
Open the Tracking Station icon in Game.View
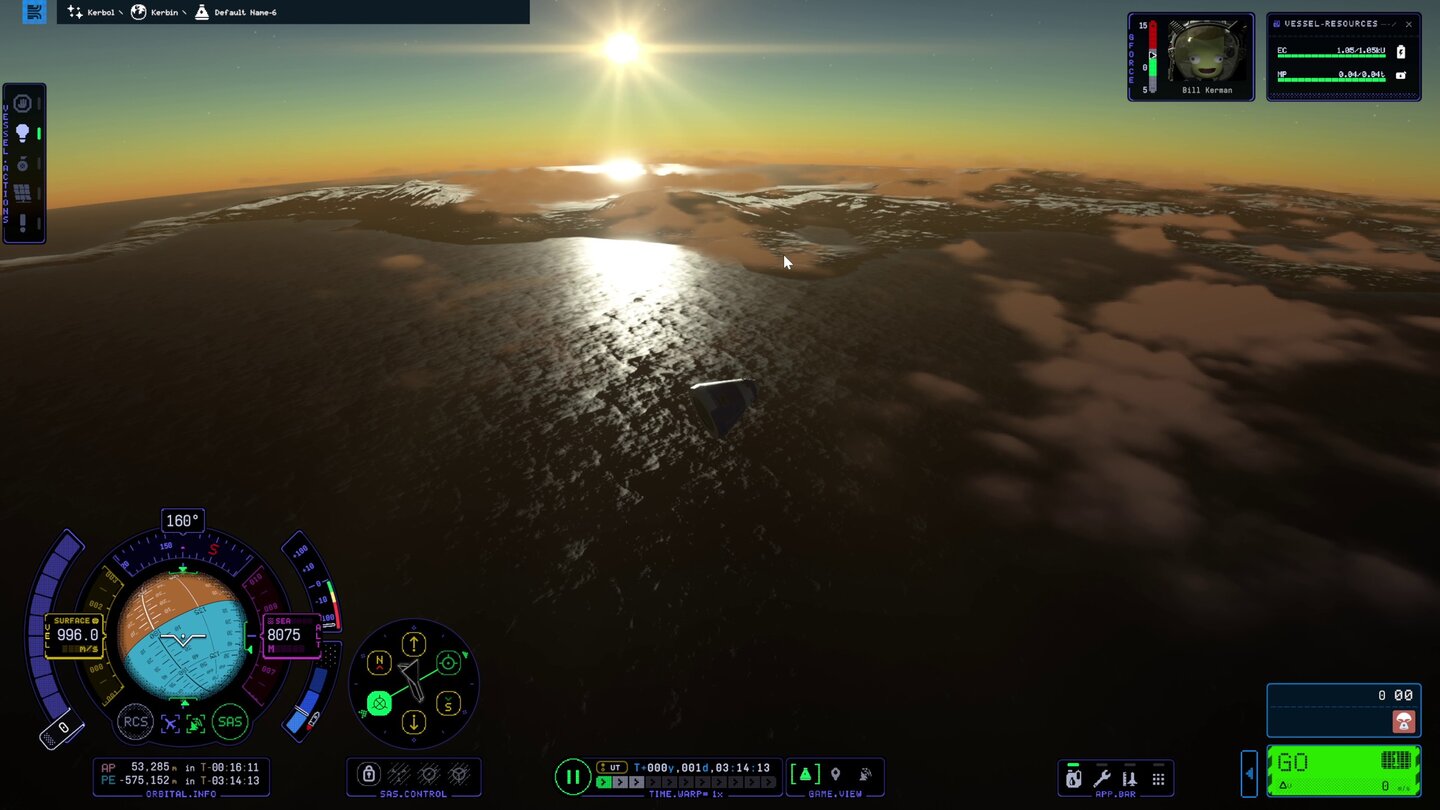point(866,773)
